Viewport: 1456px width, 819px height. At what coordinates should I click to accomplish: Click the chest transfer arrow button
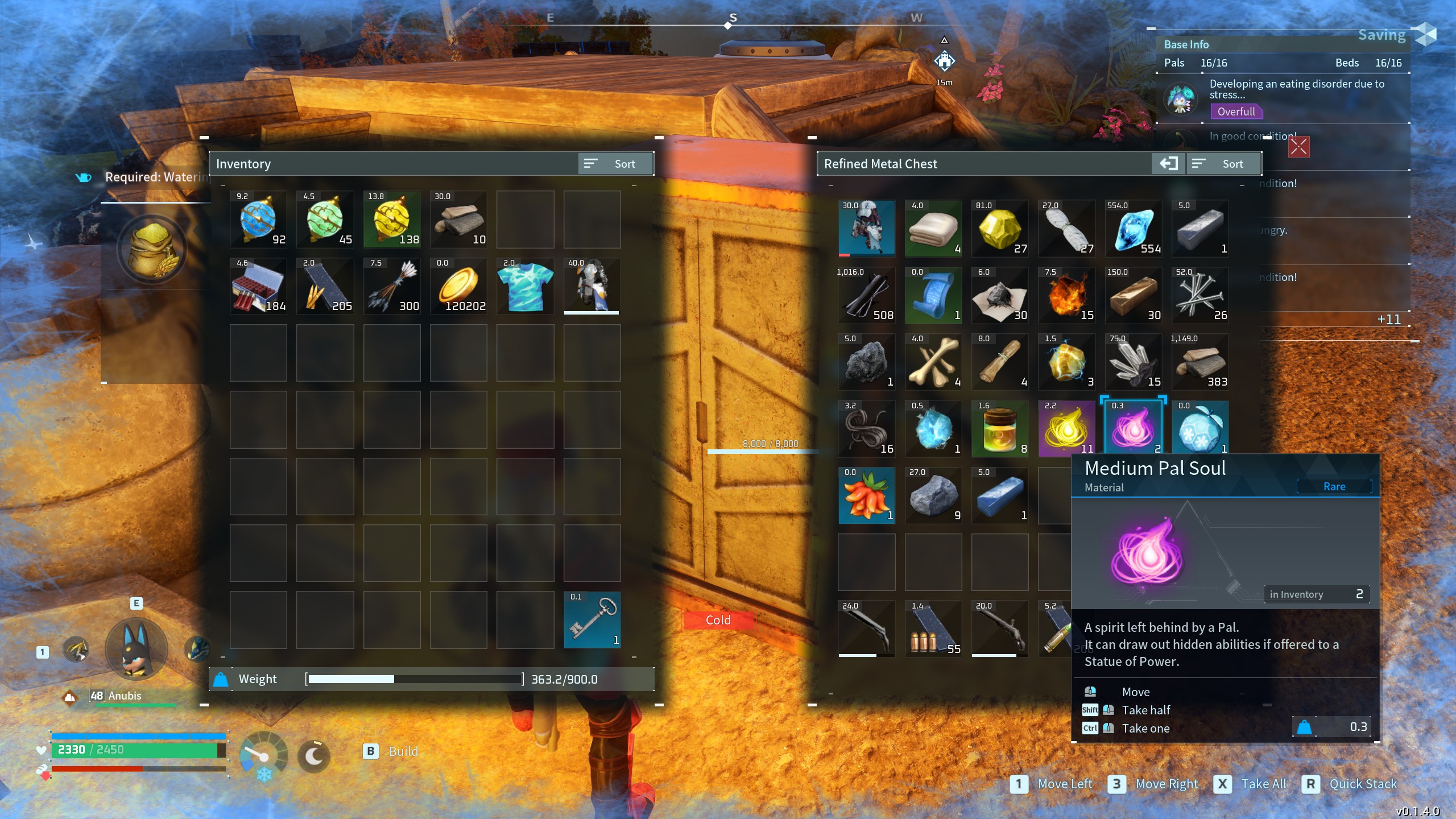[1169, 164]
